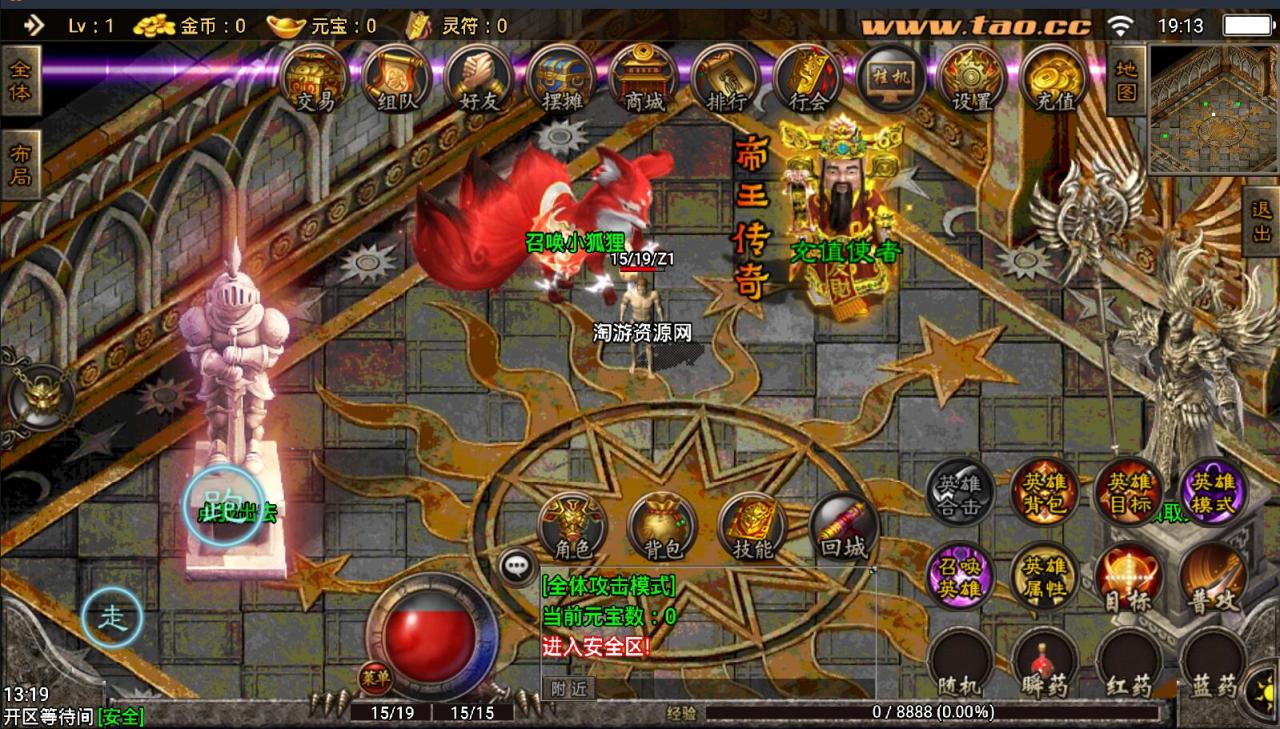Open the 充值 recharge screen

coord(1054,78)
